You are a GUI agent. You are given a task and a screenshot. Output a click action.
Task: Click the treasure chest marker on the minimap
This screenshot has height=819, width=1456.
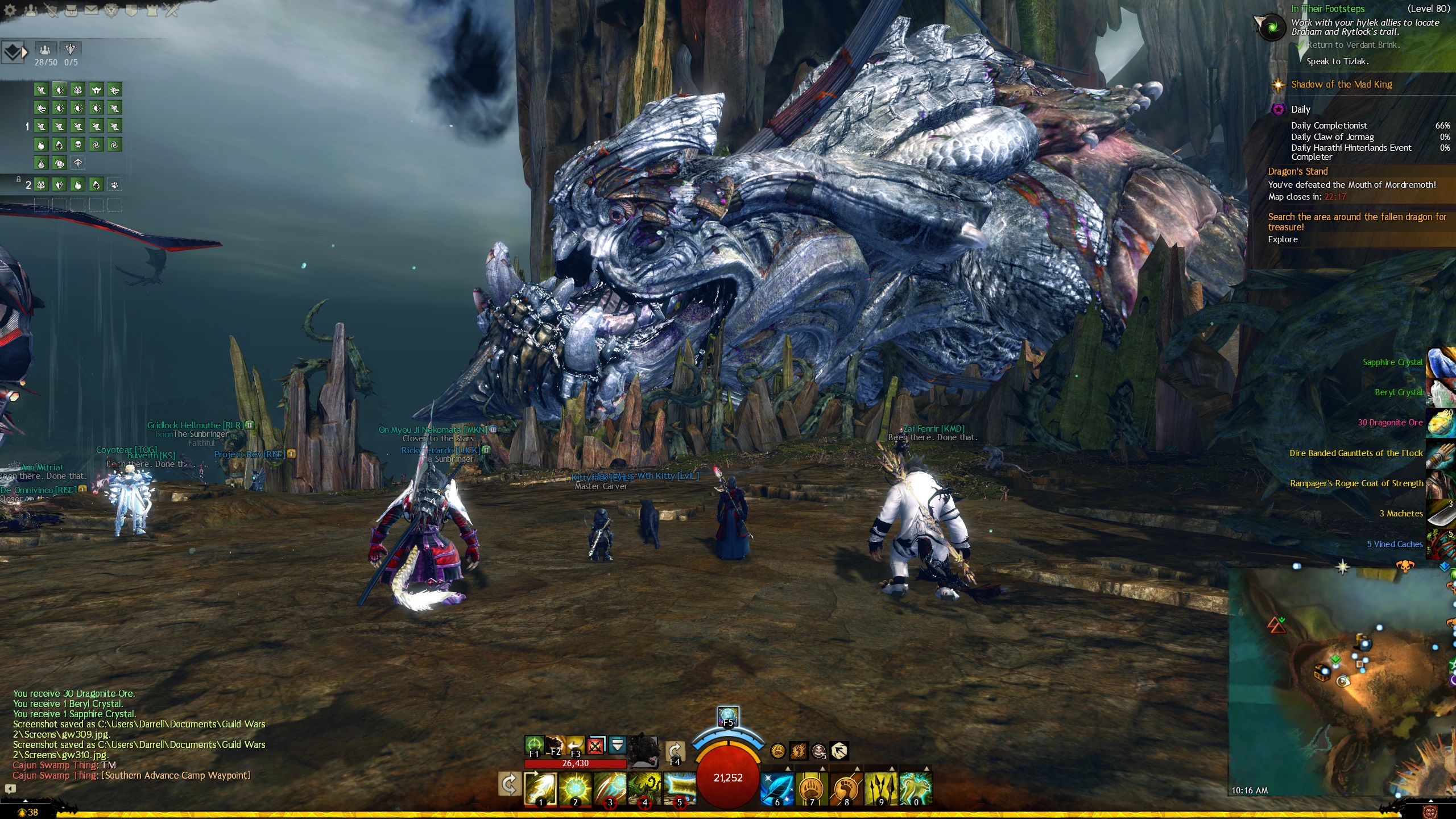(x=1321, y=673)
